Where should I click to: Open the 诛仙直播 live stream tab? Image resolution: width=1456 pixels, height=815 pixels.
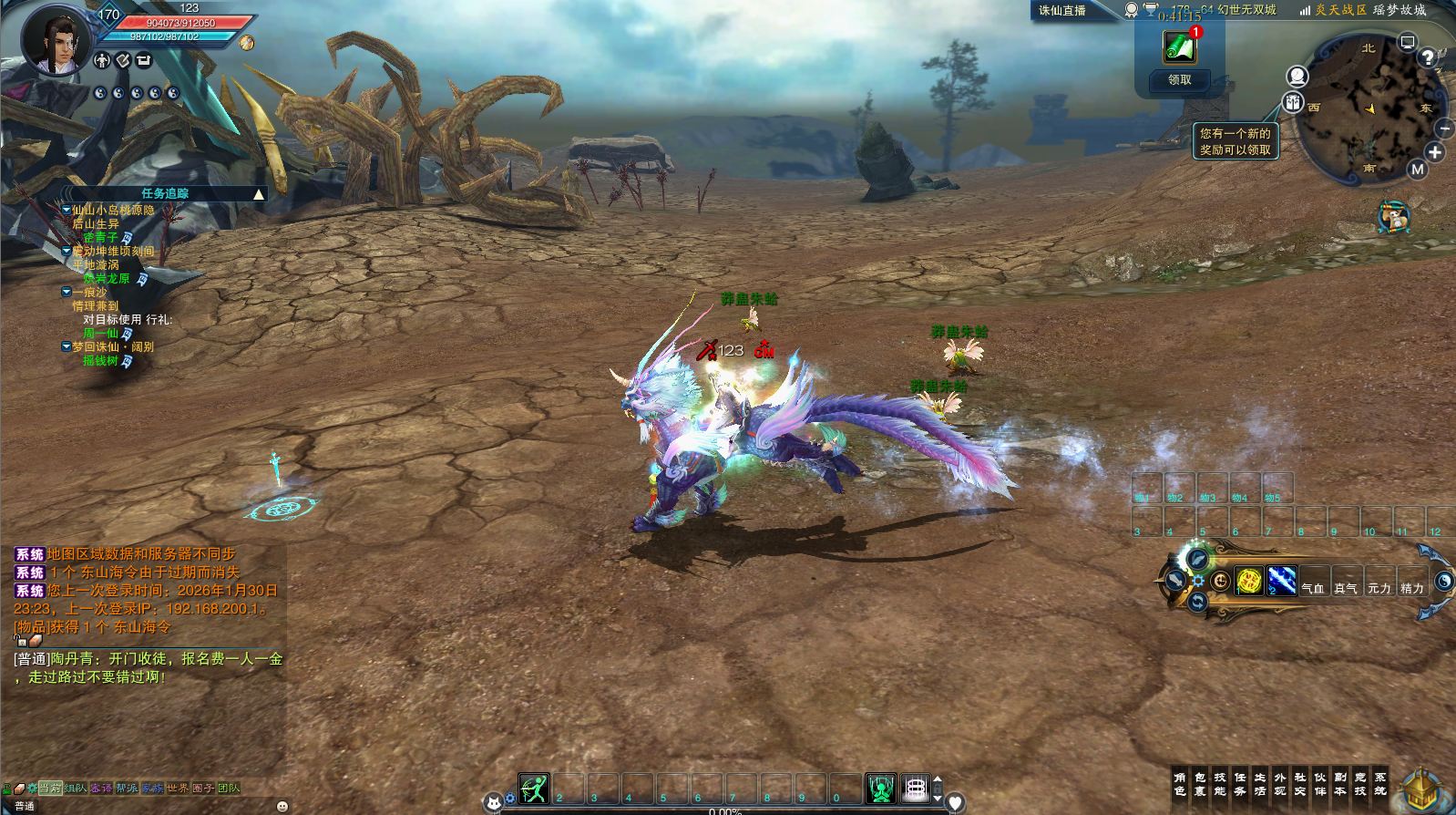click(x=1062, y=11)
